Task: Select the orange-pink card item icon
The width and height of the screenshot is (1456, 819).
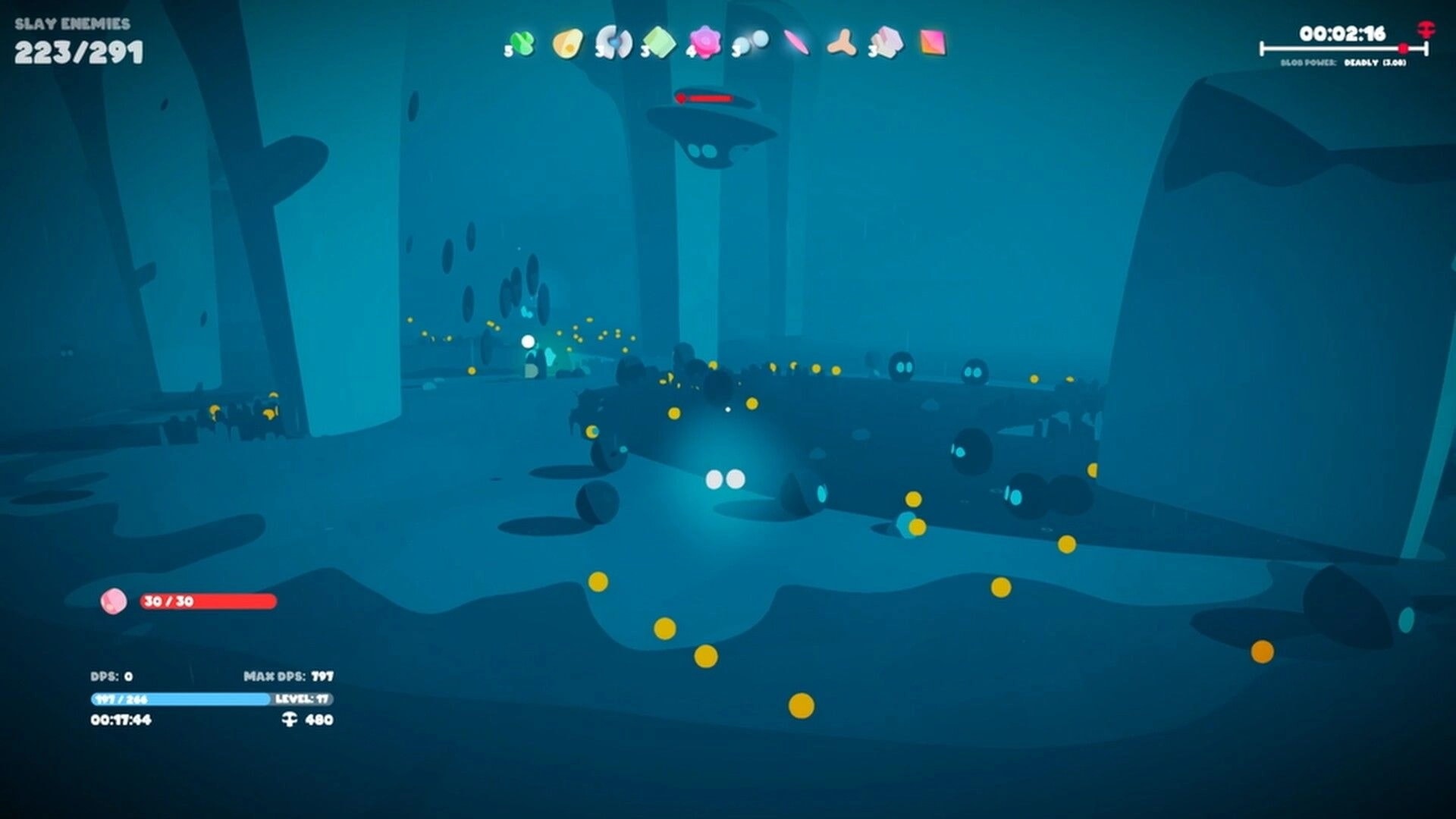Action: click(x=934, y=43)
